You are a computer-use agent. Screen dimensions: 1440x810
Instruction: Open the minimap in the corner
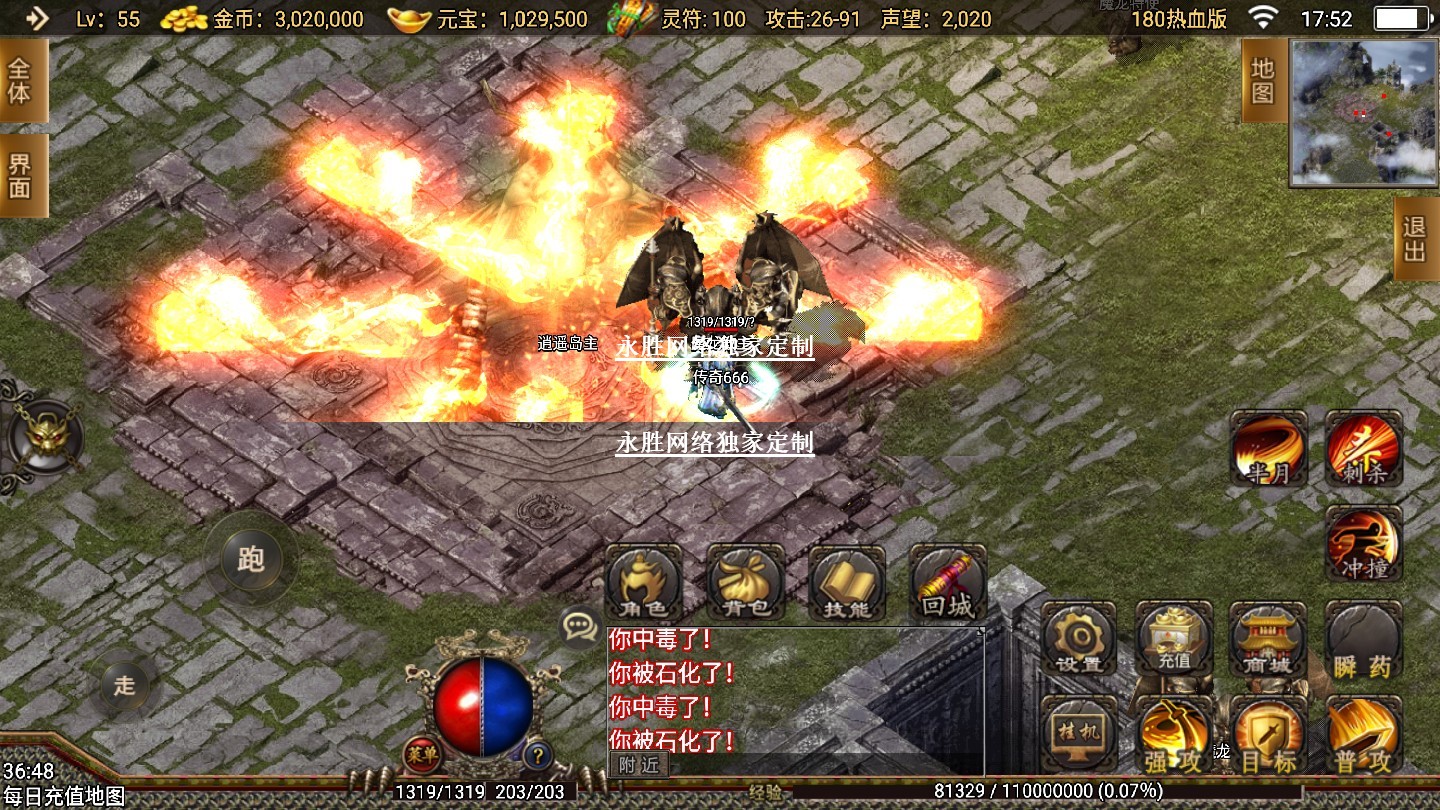(x=1363, y=113)
